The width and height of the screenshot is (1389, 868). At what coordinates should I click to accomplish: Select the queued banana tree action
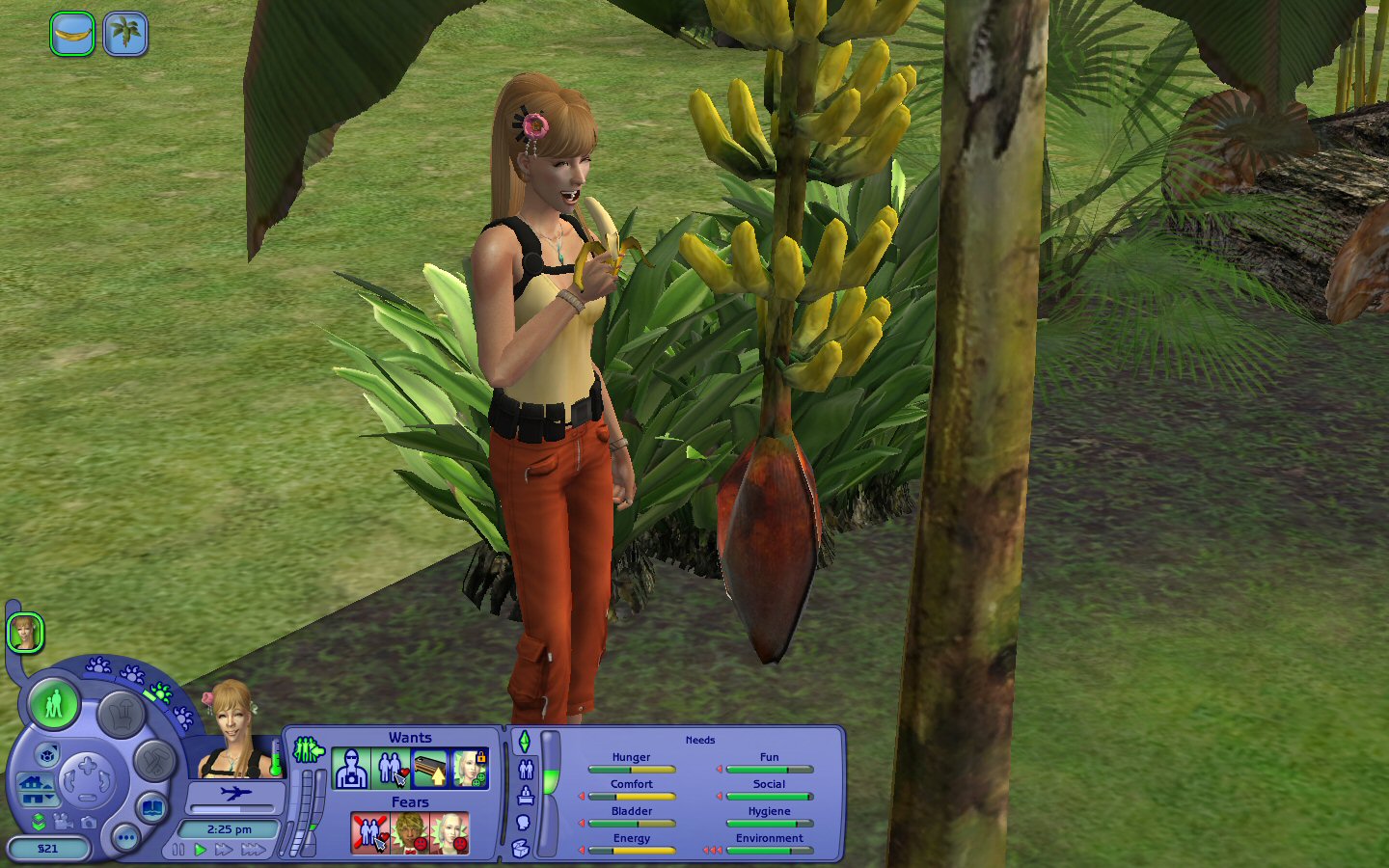pyautogui.click(x=125, y=34)
